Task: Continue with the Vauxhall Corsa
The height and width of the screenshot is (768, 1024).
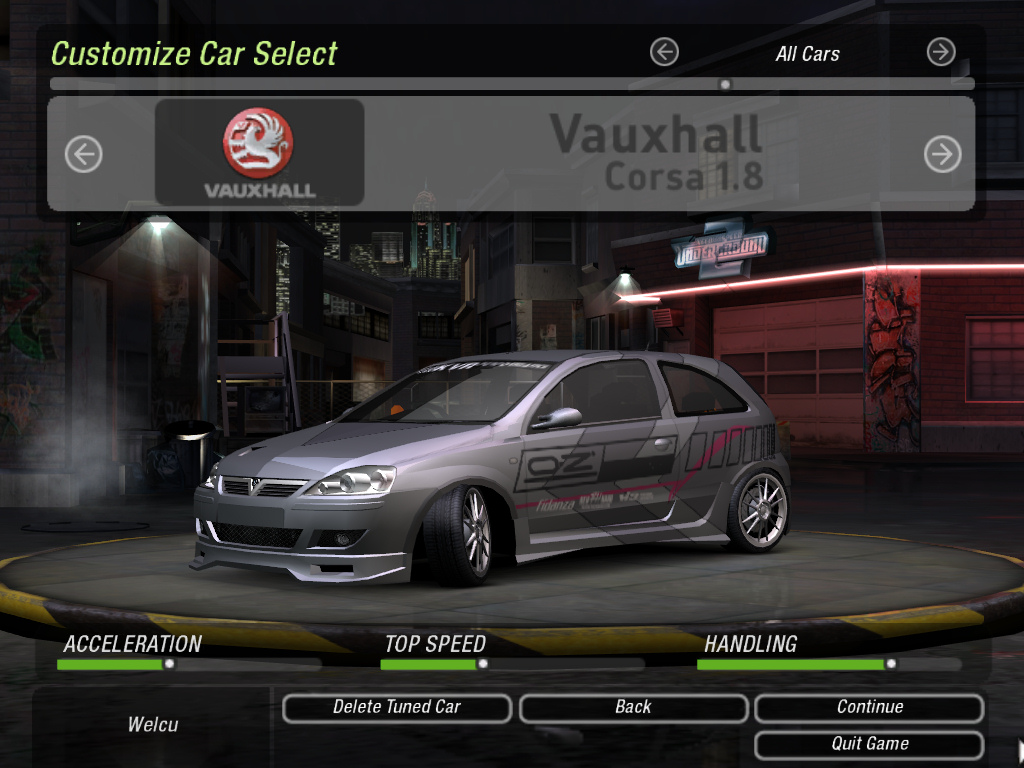Action: 869,708
